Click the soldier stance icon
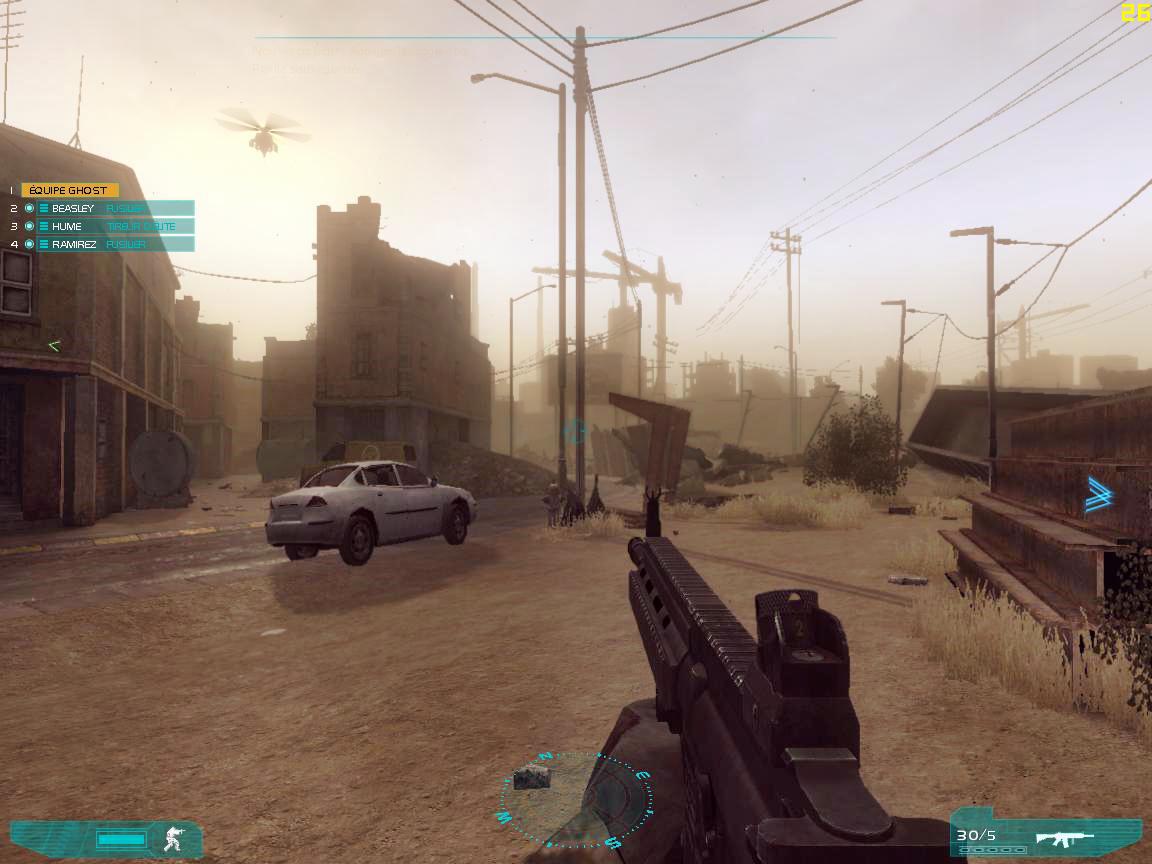 pyautogui.click(x=174, y=838)
